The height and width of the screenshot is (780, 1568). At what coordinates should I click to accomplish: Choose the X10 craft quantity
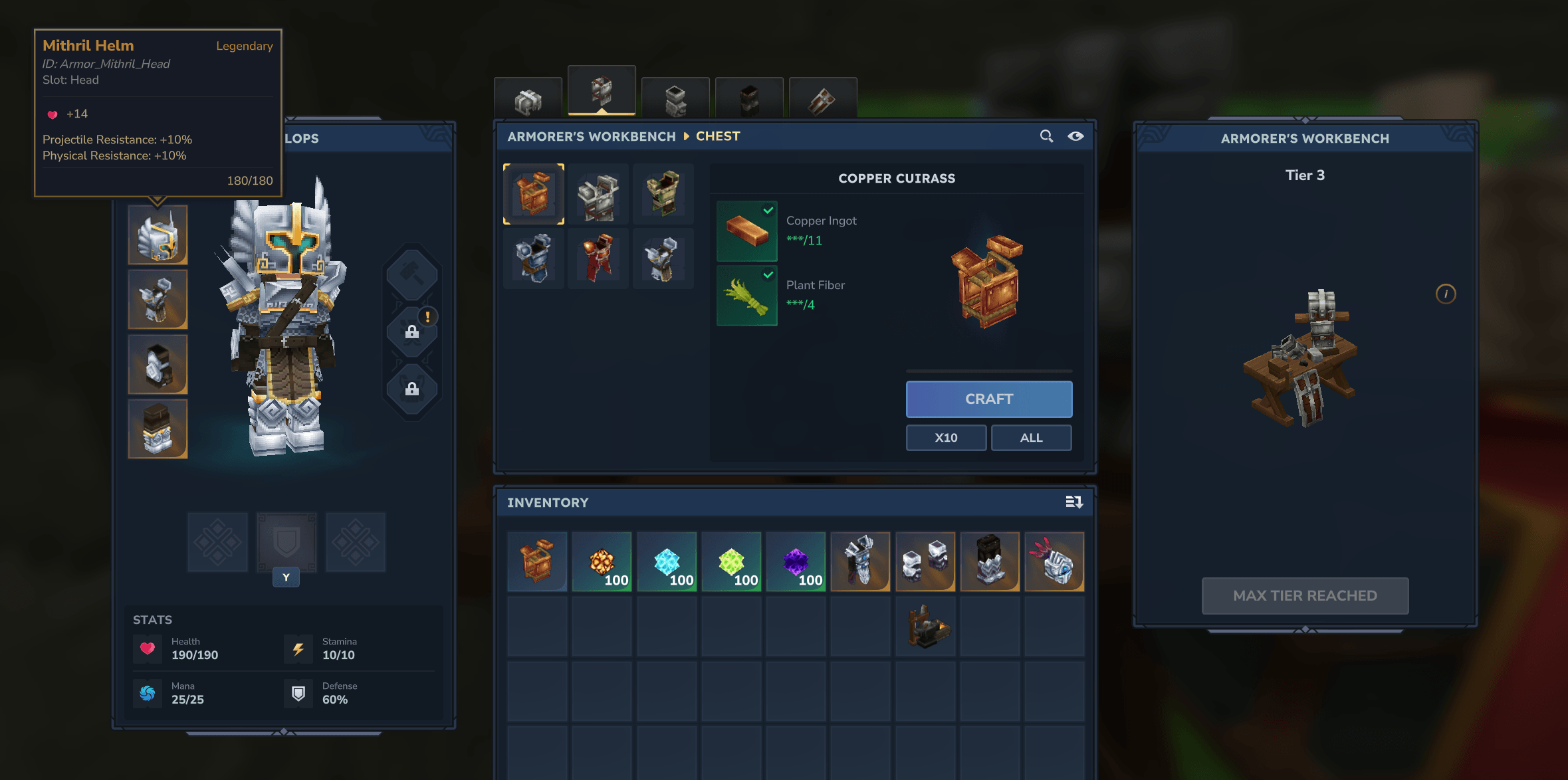946,438
